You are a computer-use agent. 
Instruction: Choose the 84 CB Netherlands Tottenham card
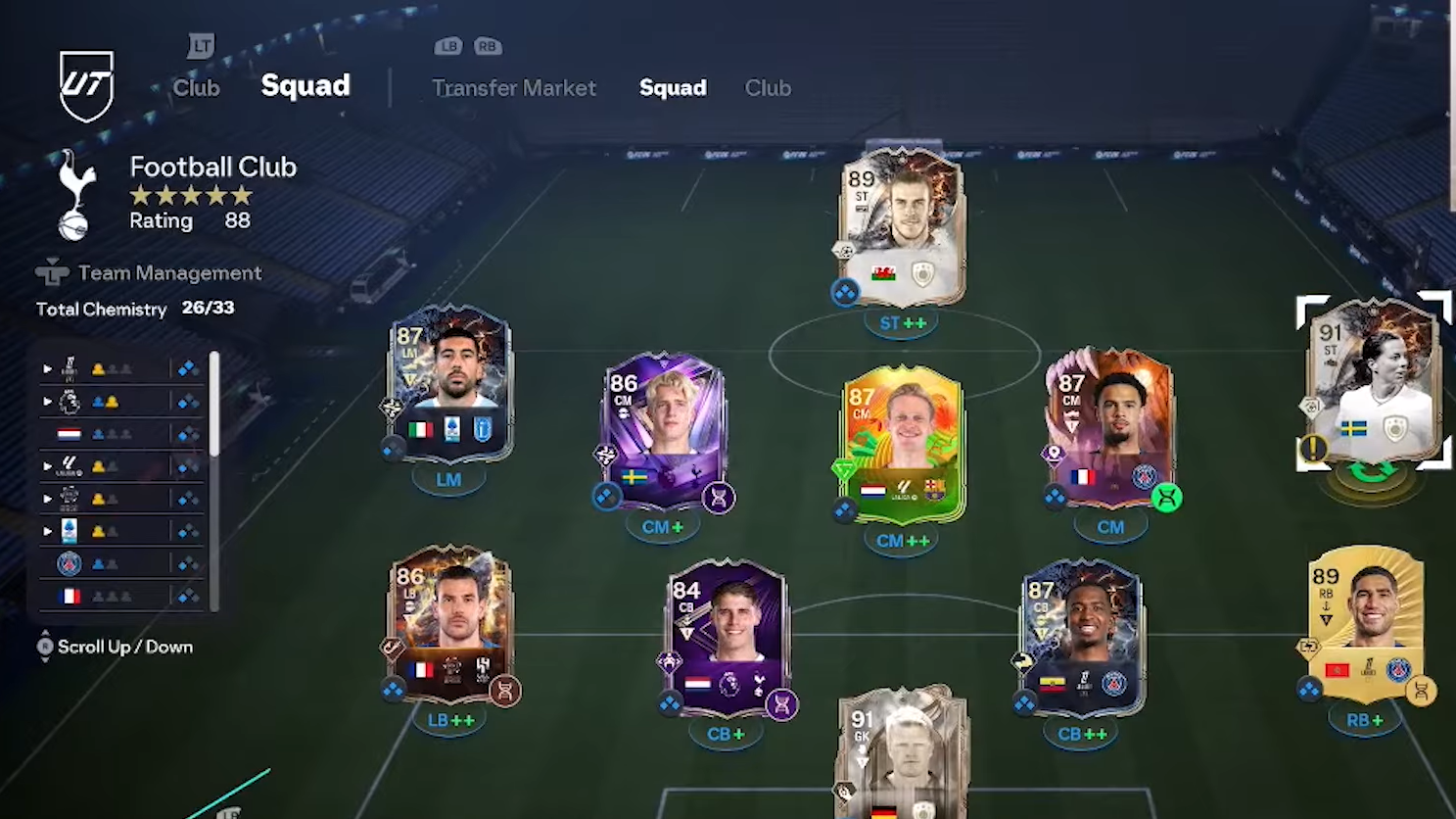click(x=726, y=639)
